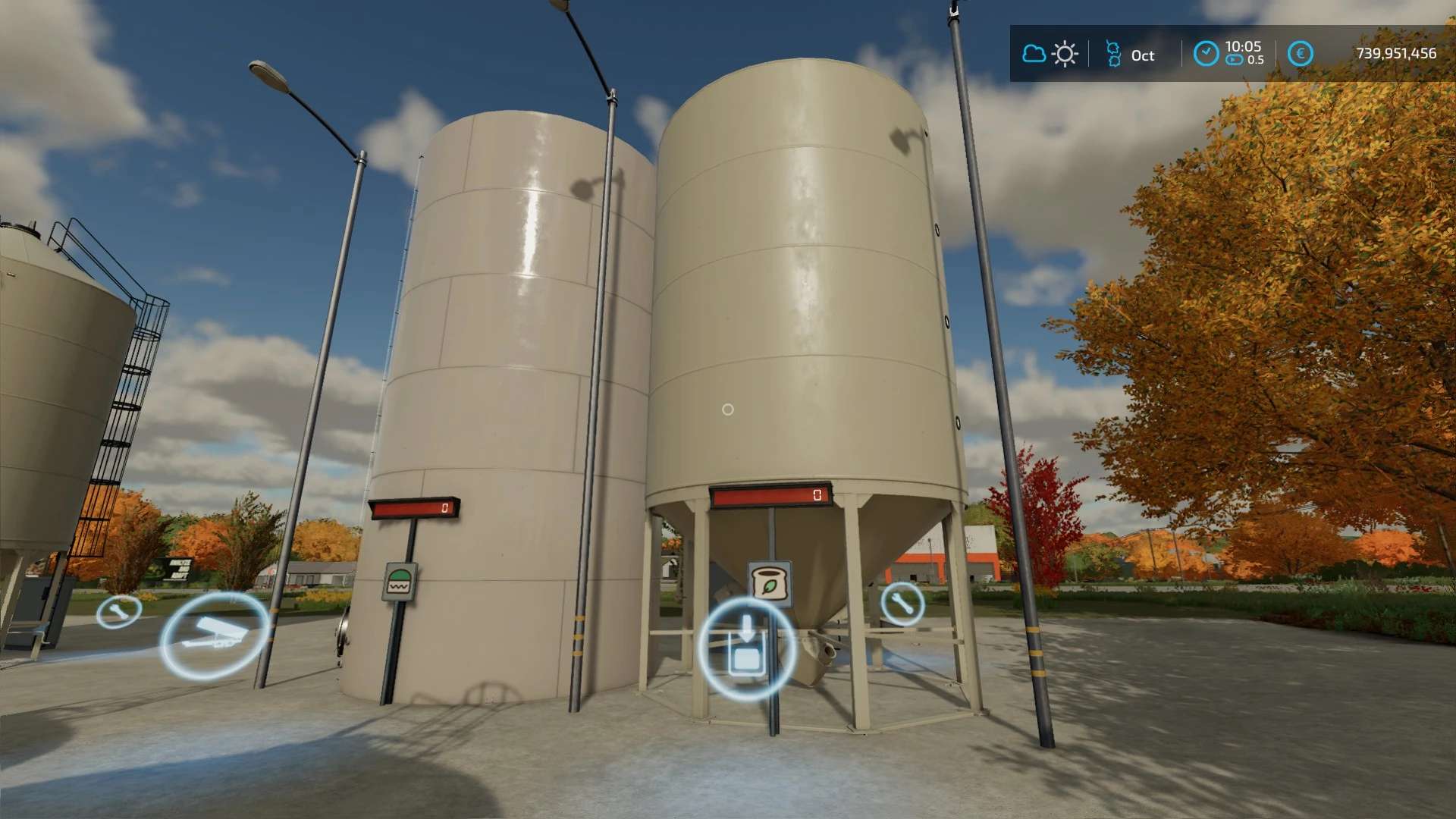Select the clock icon beside 10:05
This screenshot has width=1456, height=819.
[1206, 54]
